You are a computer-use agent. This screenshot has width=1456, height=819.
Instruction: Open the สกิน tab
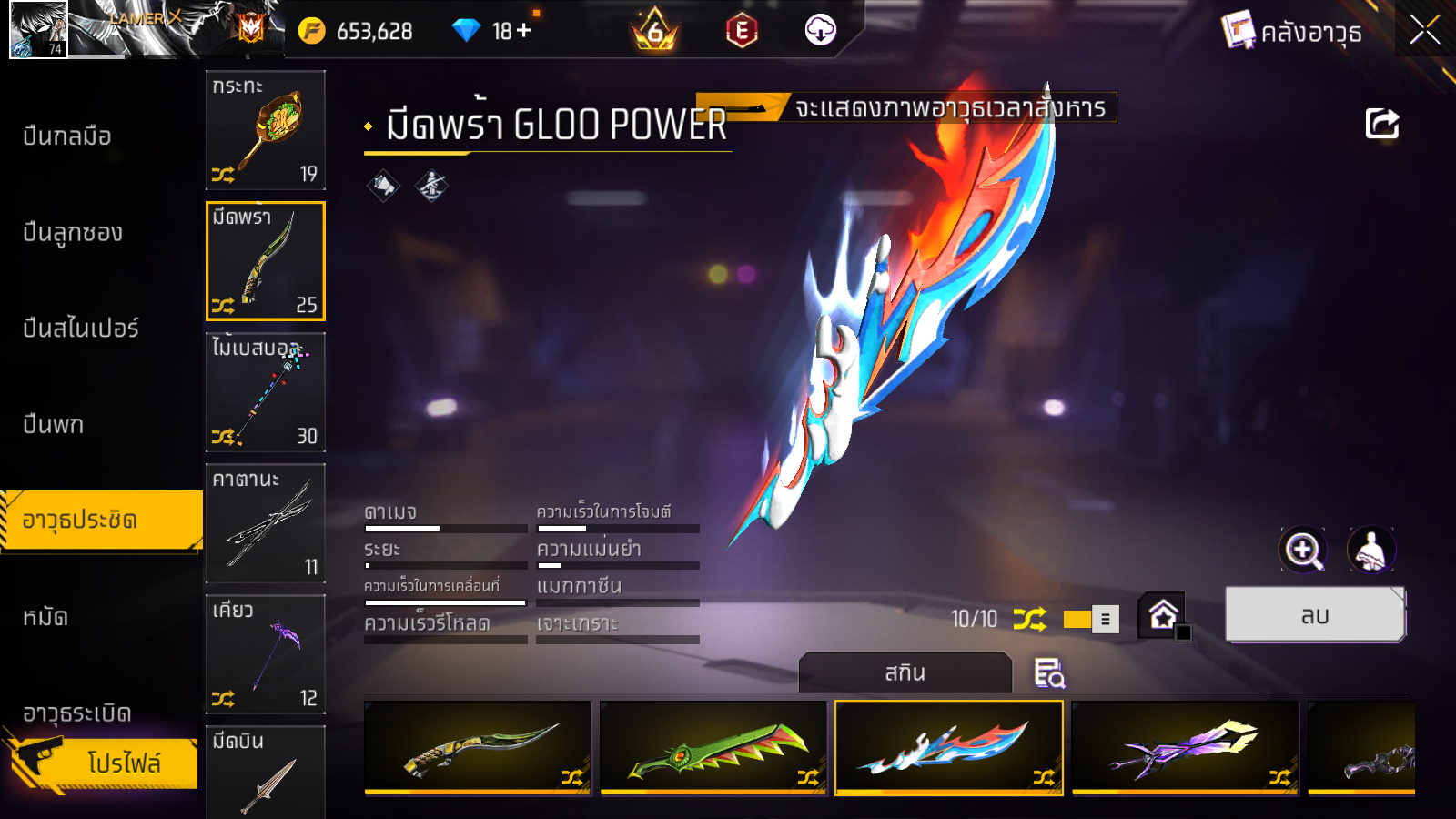pyautogui.click(x=905, y=673)
